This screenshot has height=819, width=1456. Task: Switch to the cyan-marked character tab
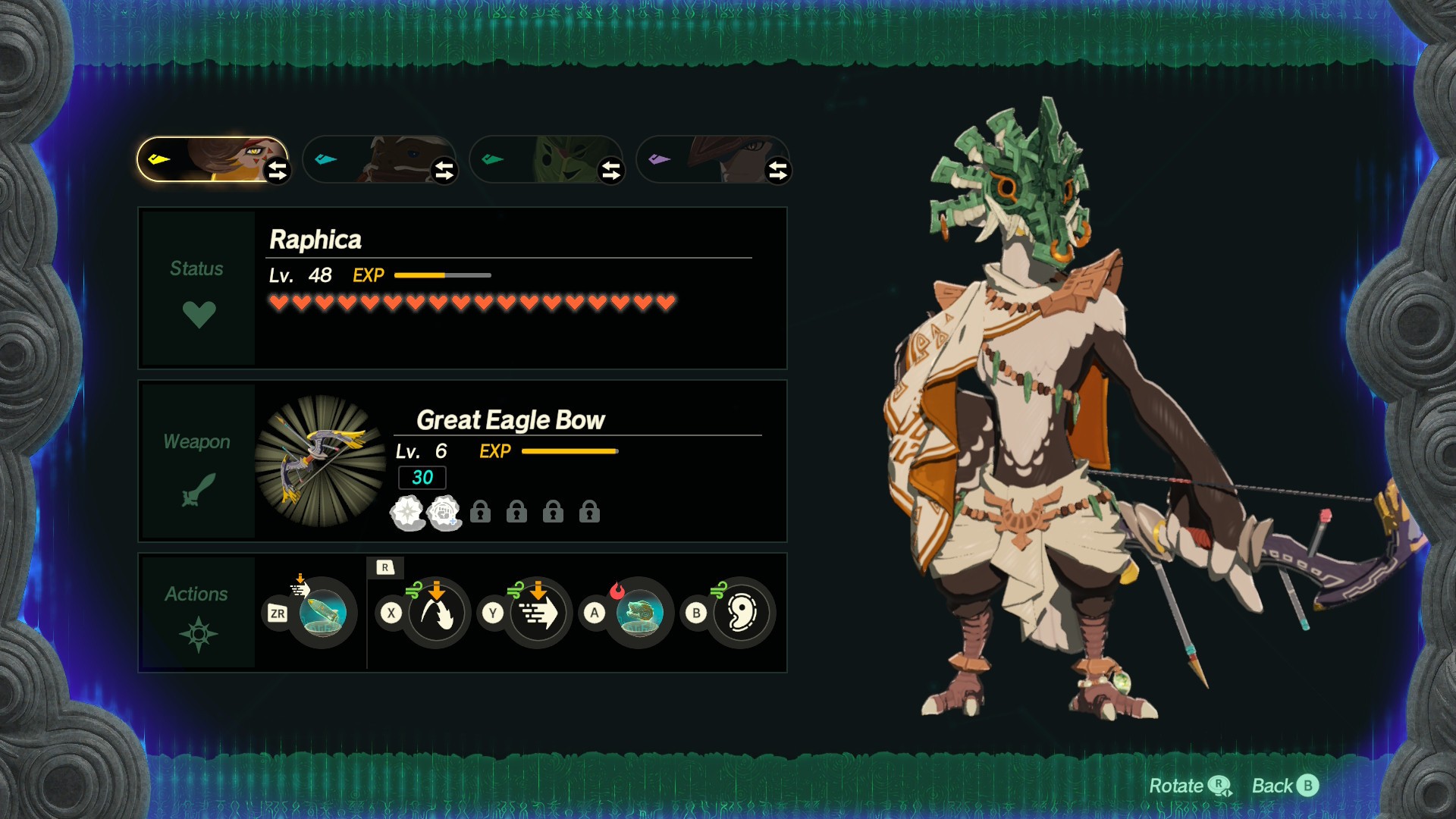coord(372,159)
